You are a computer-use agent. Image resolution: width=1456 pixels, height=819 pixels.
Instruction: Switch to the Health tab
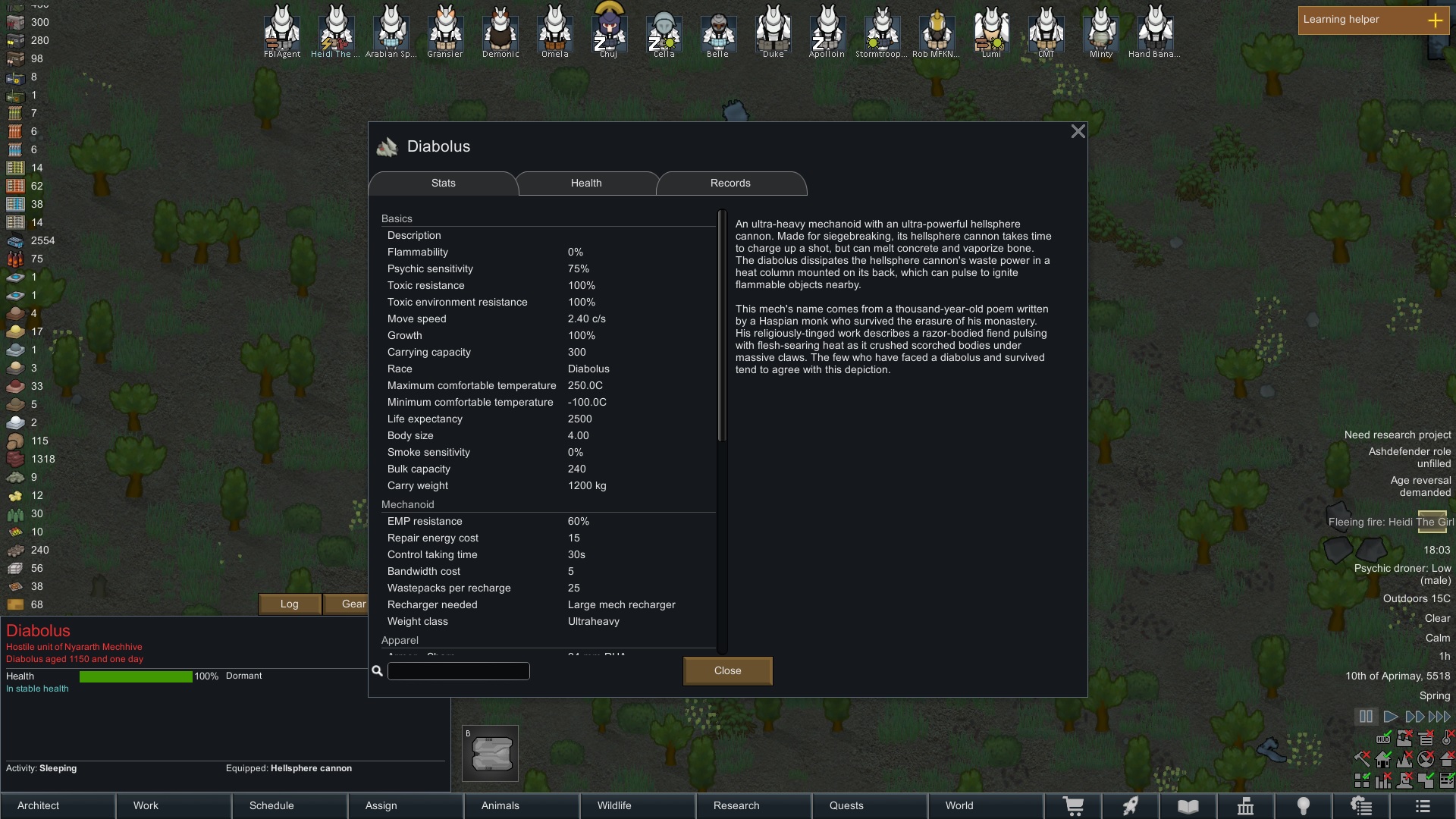586,183
